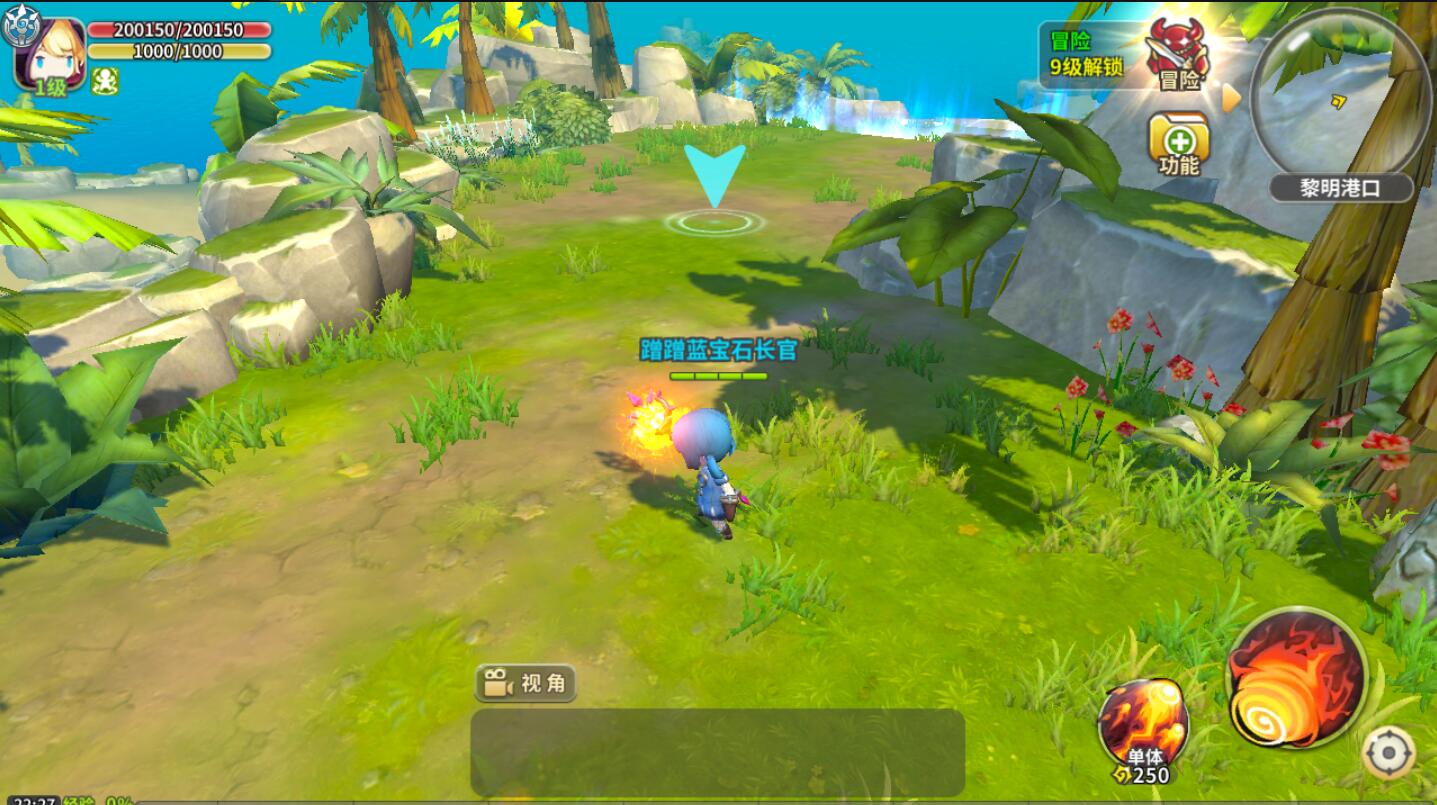Viewport: 1437px width, 805px height.
Task: Toggle the 视角 camera view button
Action: (x=526, y=683)
